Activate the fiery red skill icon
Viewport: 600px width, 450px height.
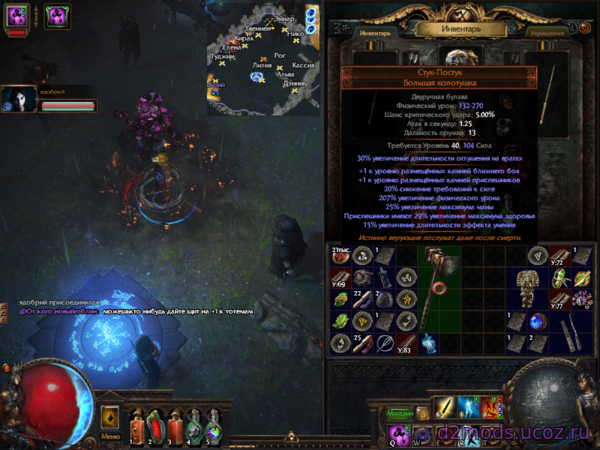pos(492,407)
